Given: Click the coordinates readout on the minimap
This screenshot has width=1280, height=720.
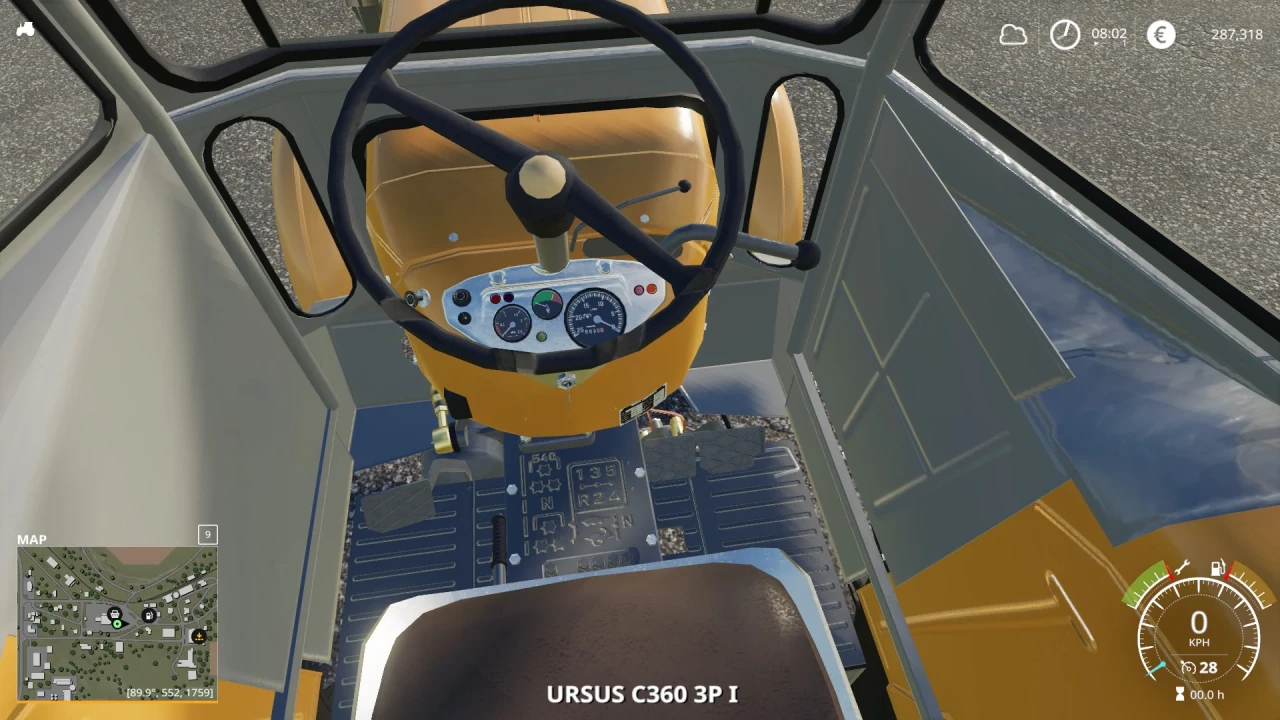Looking at the screenshot, I should click(x=169, y=691).
